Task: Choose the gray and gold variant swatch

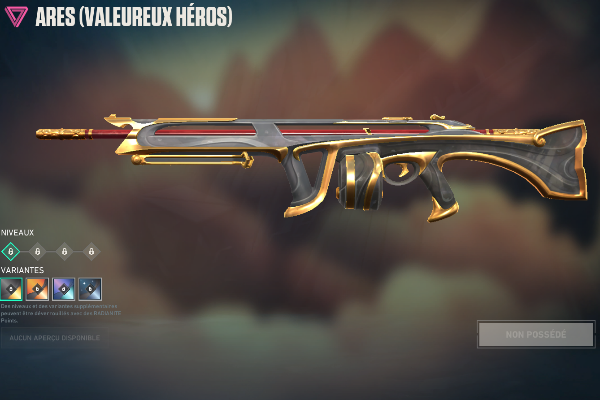Action: coord(11,289)
